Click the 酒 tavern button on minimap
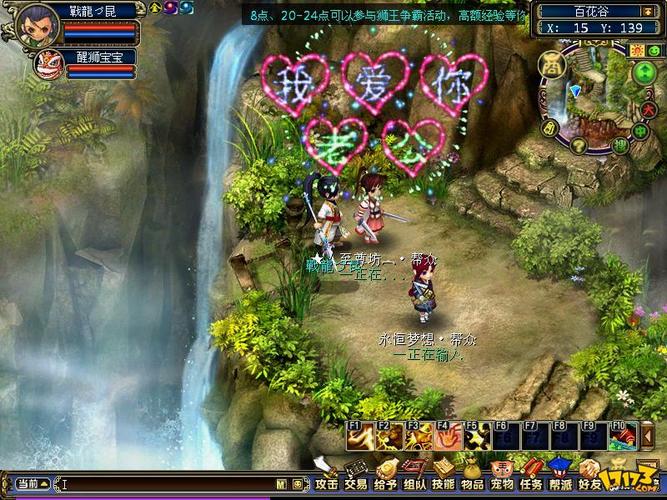This screenshot has height=500, width=667. click(552, 65)
